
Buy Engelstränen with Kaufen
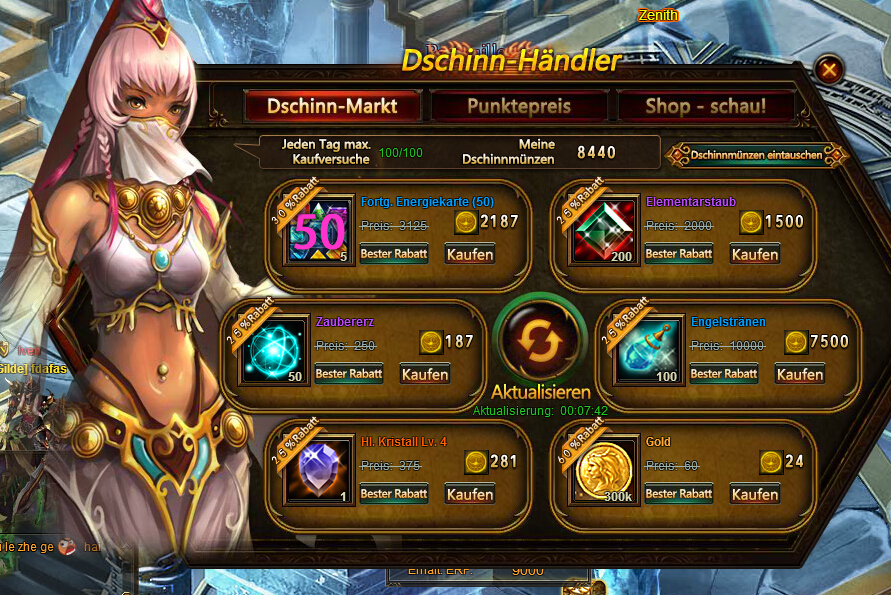800,374
